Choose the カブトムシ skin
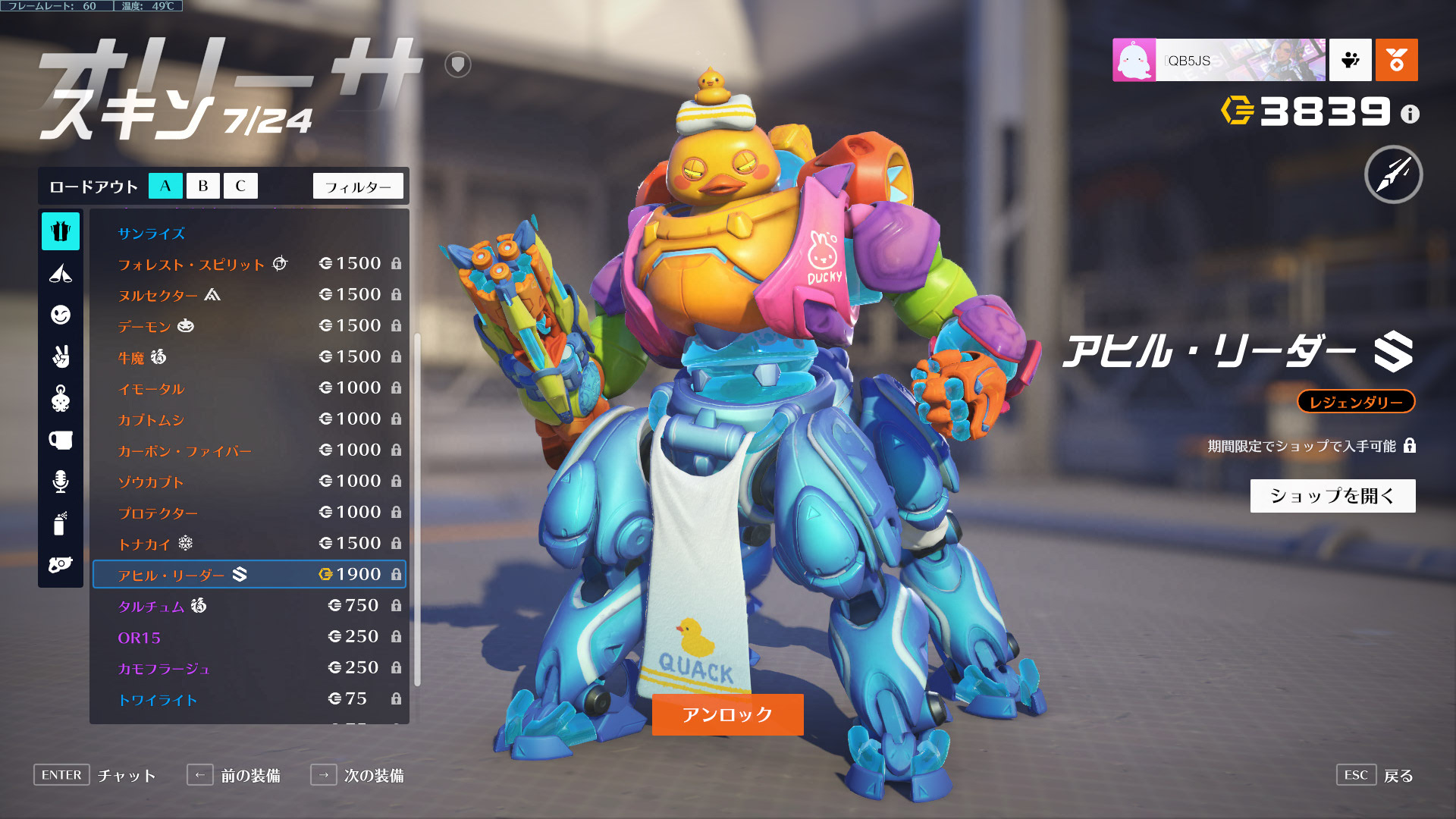This screenshot has width=1456, height=819. tap(151, 419)
